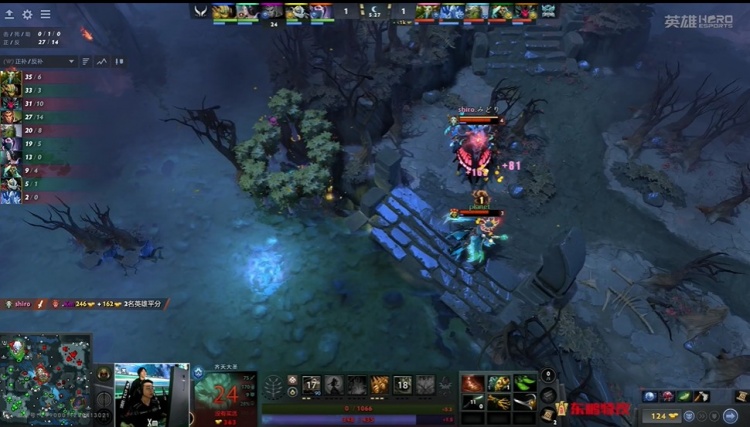Viewport: 750px width, 427px height.
Task: Click the upward arrow dashboard button
Action: click(9, 14)
